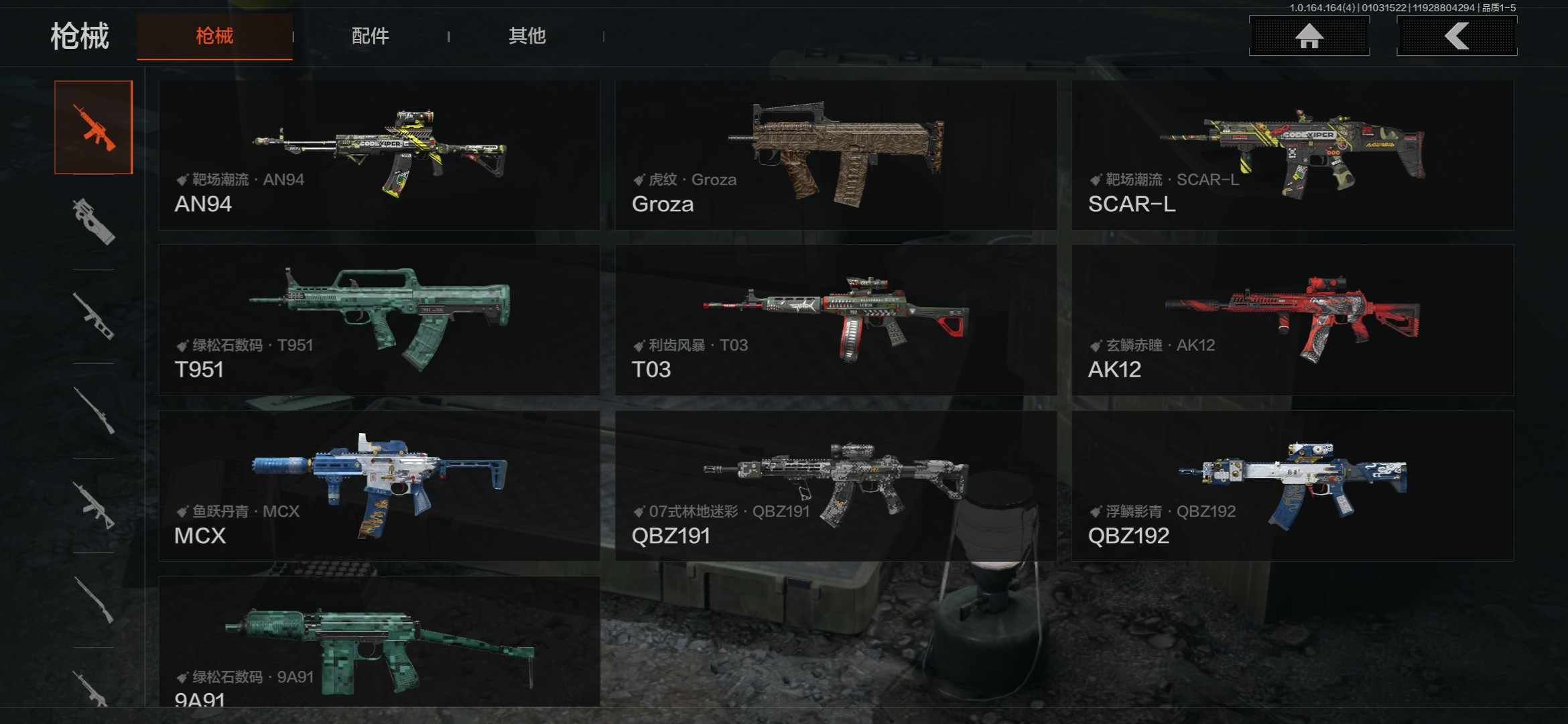Select the 其他 tab
Viewport: 1568px width, 724px height.
coord(527,36)
